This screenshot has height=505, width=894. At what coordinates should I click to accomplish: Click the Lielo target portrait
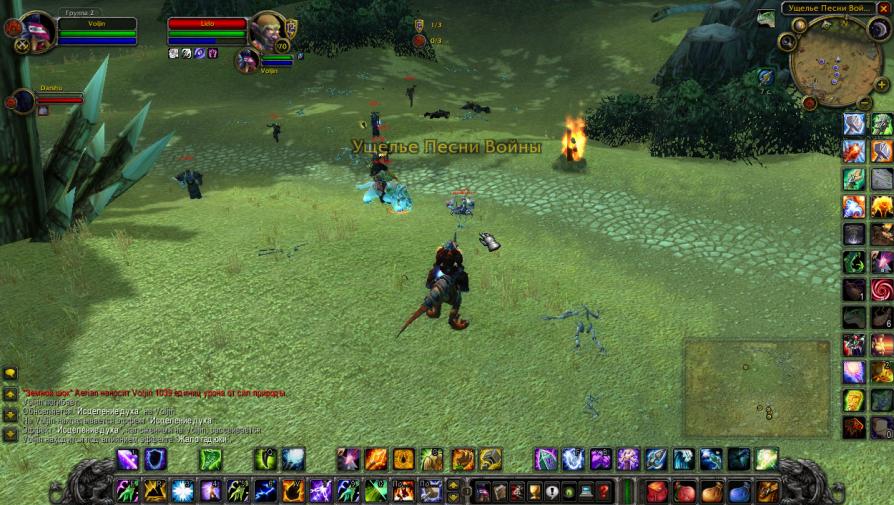click(266, 30)
